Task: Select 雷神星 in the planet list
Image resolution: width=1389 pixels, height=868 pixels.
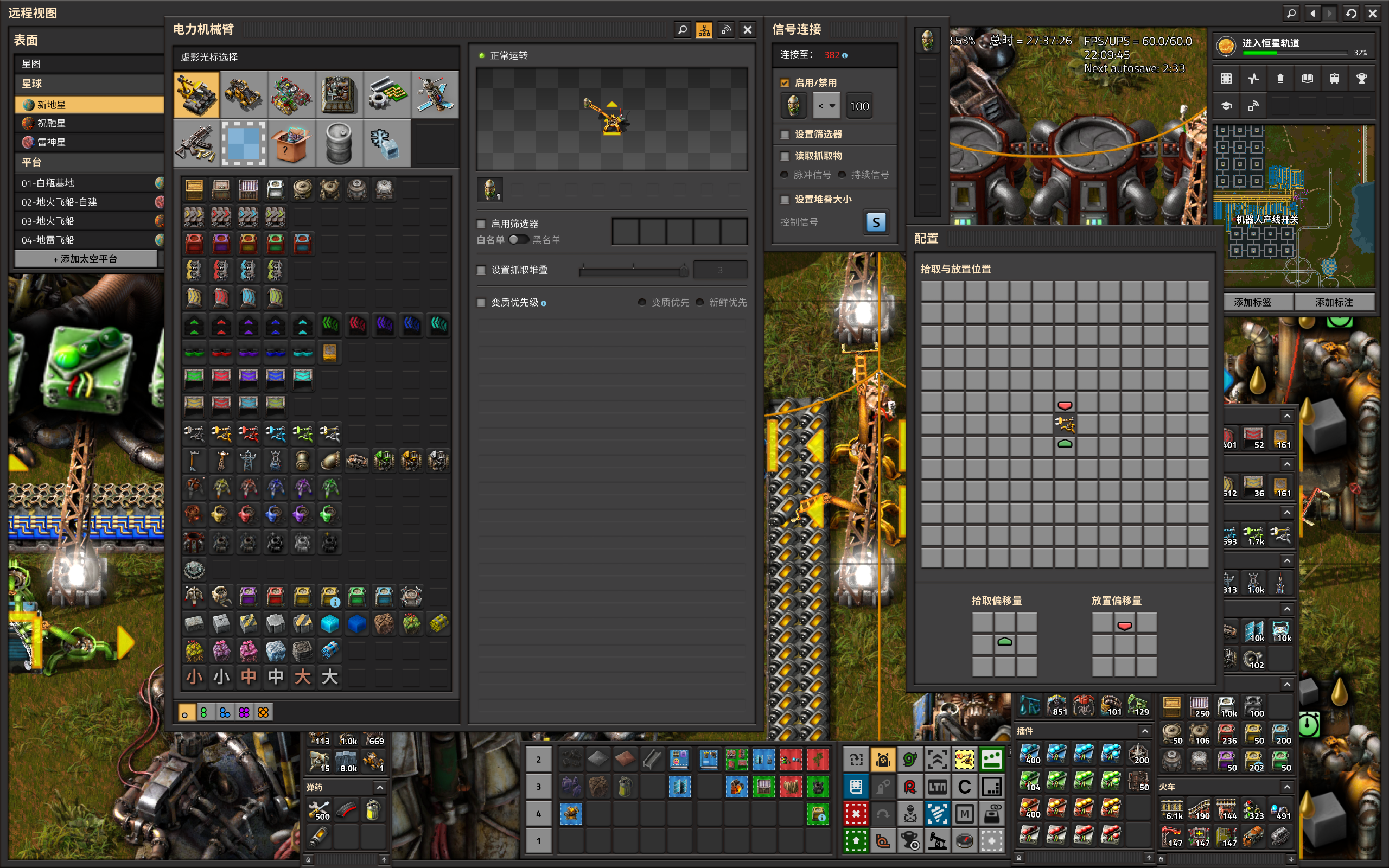Action: click(52, 142)
